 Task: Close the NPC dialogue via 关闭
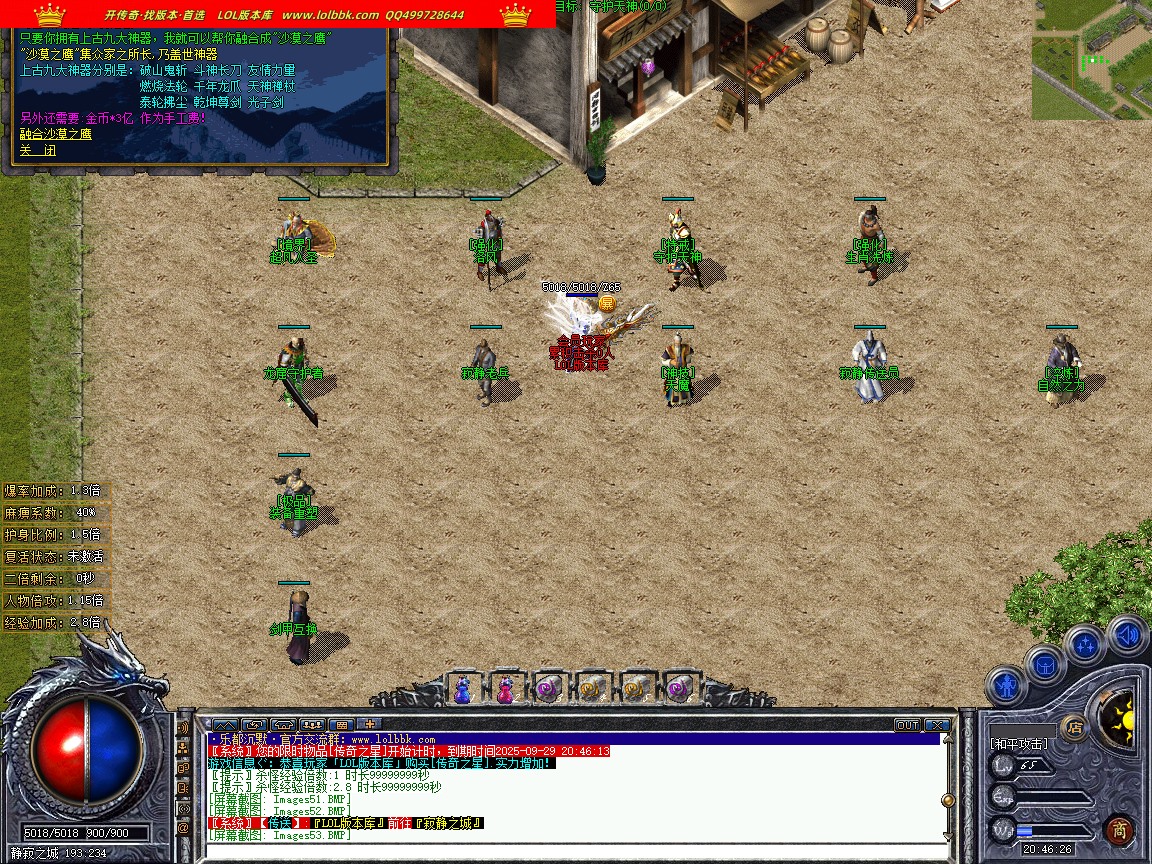[38, 150]
